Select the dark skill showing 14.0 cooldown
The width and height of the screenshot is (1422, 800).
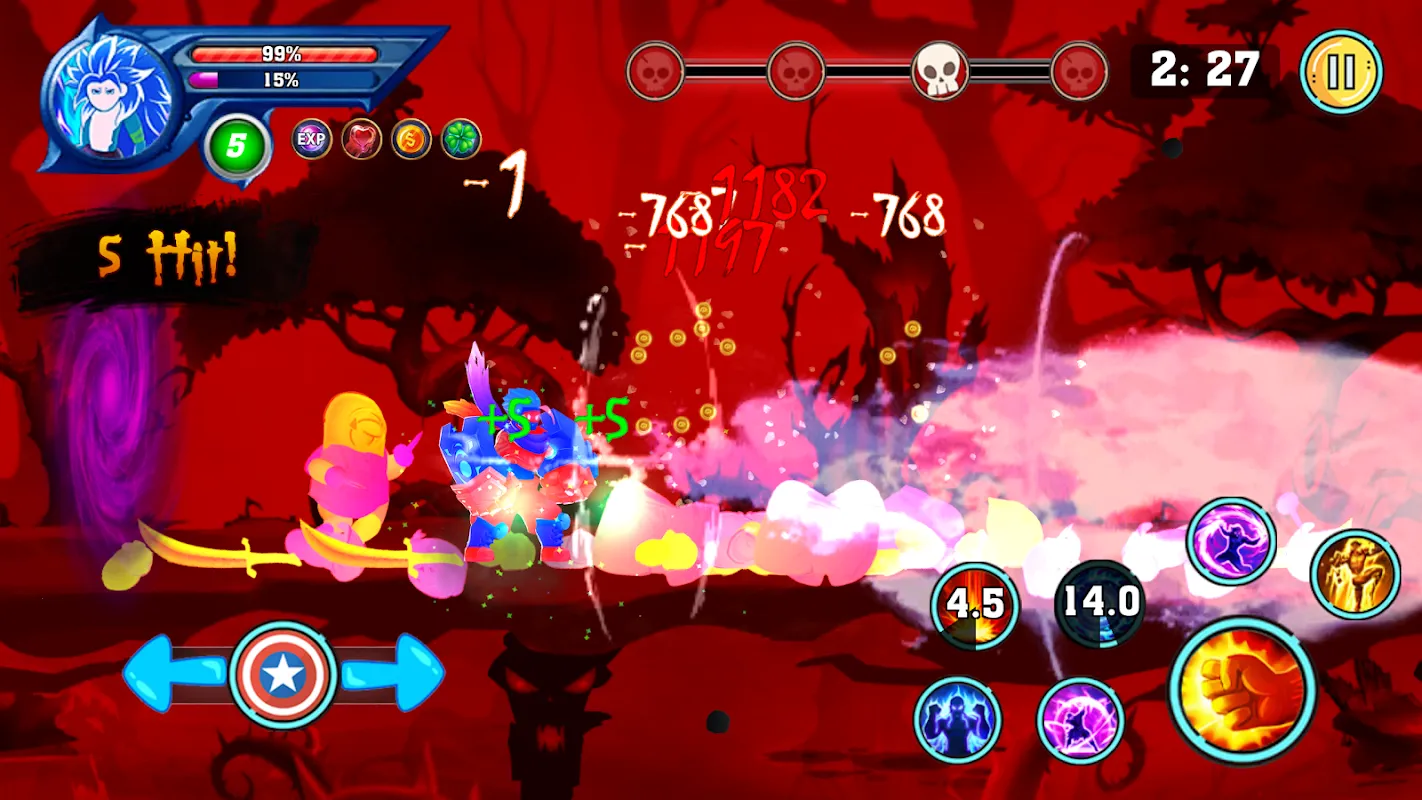pyautogui.click(x=1099, y=603)
